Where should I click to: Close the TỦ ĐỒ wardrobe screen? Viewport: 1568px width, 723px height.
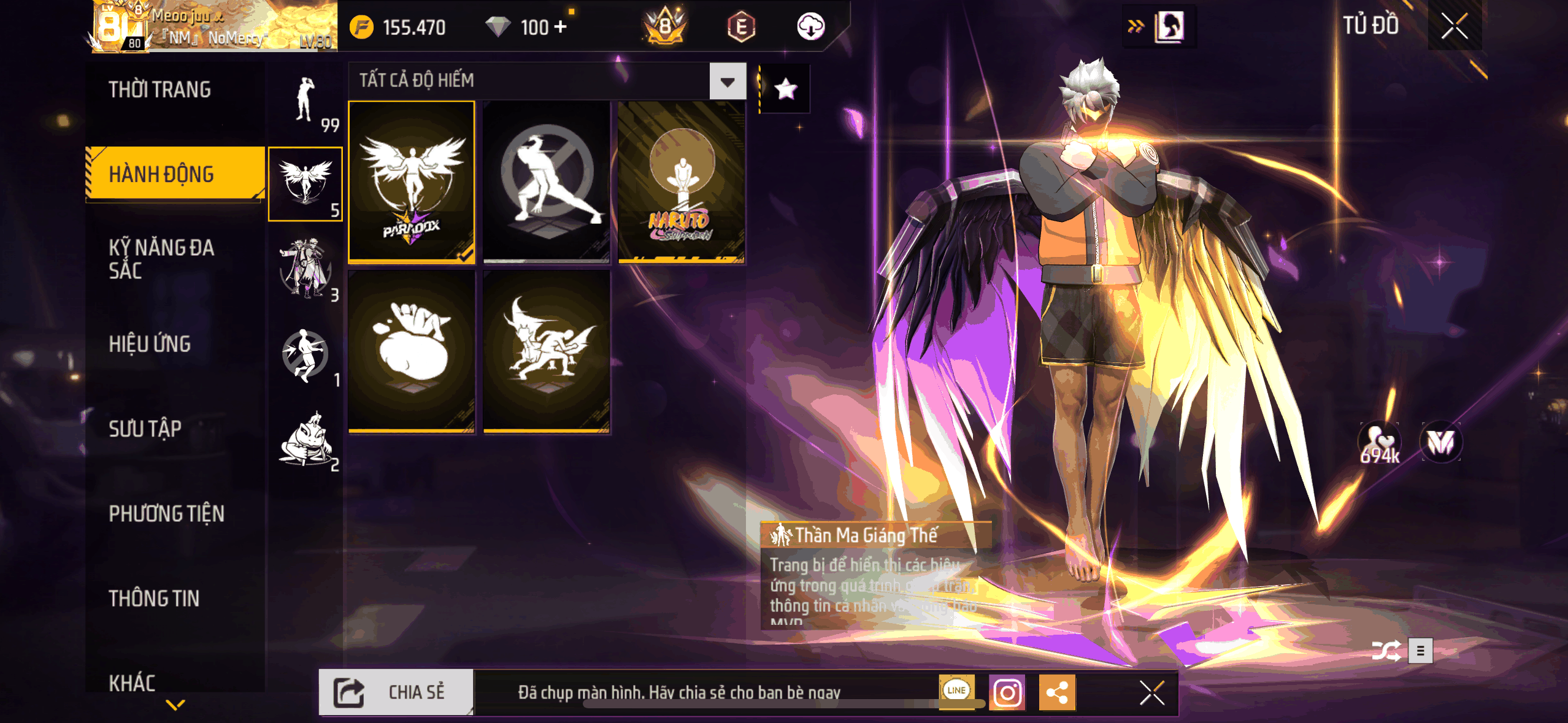click(1454, 26)
